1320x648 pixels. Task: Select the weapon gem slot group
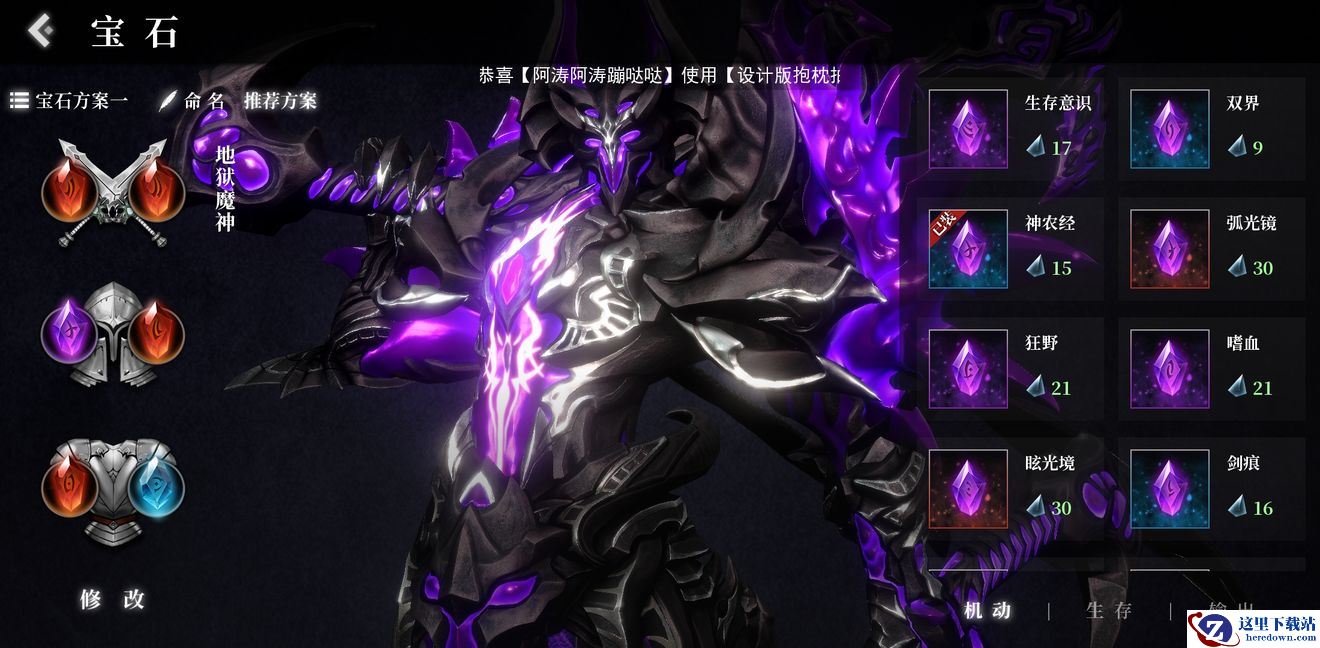[x=113, y=193]
